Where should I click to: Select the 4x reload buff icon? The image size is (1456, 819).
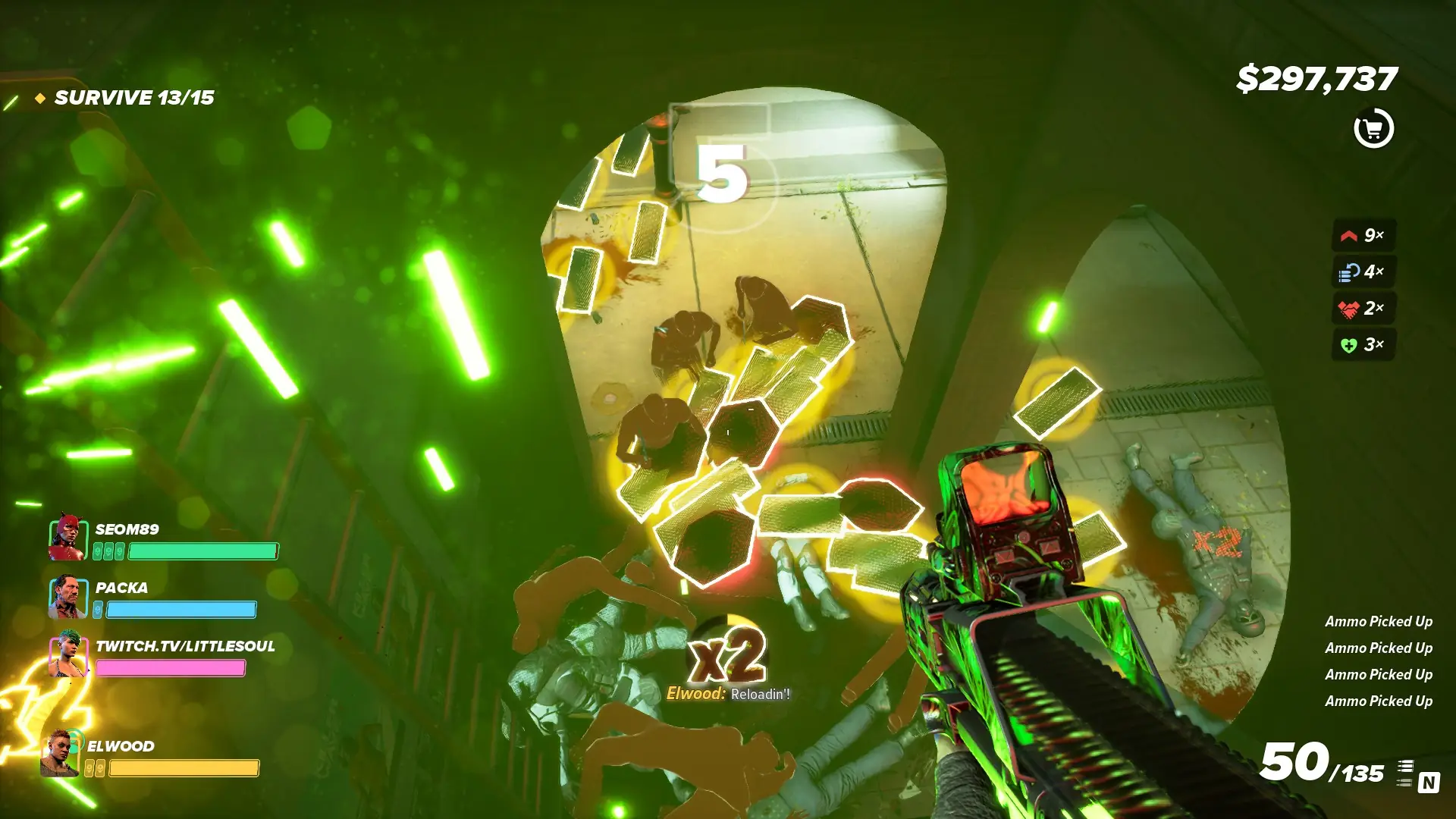pyautogui.click(x=1349, y=271)
